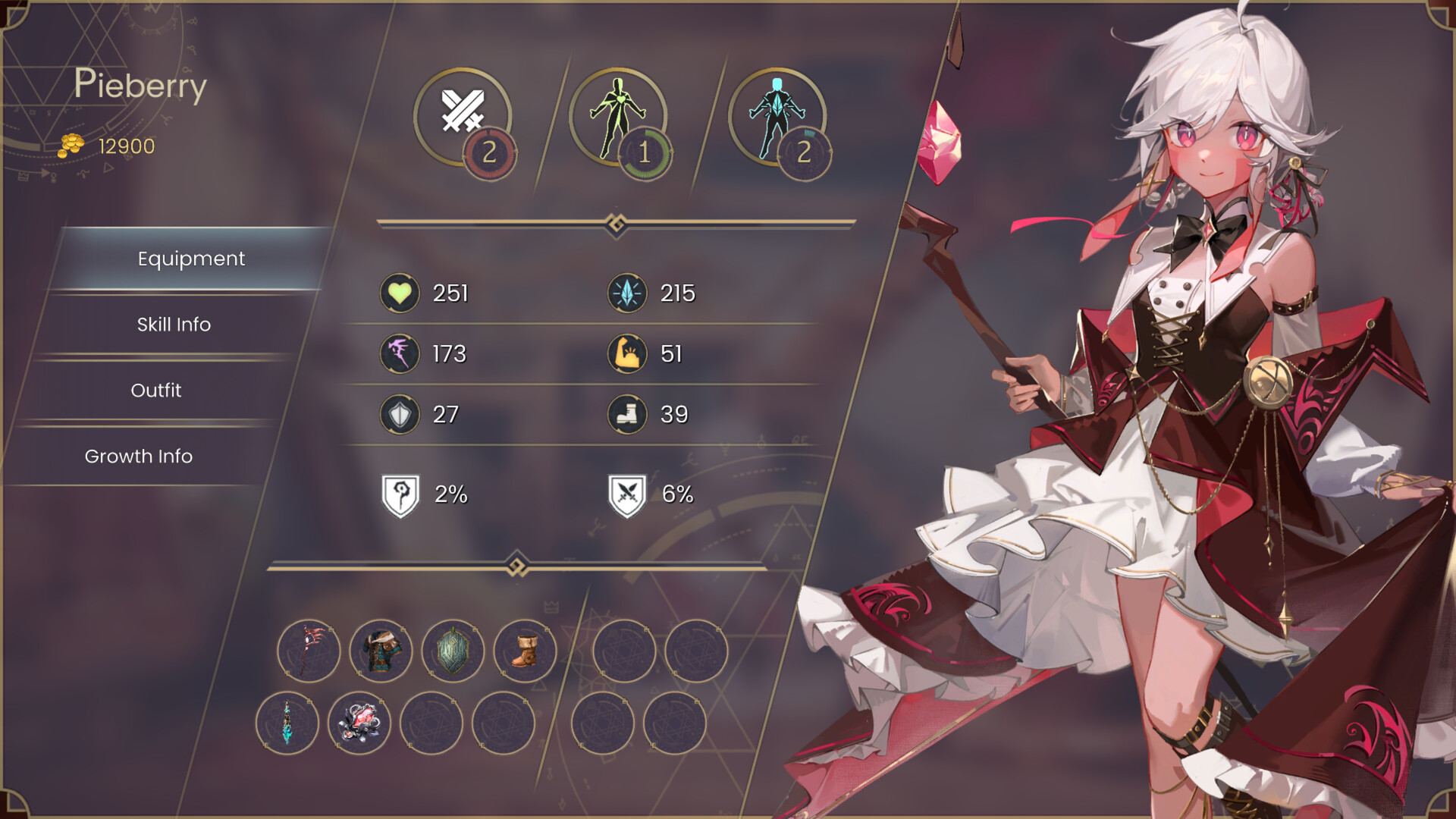Click the 2% rune shield icon
1456x819 pixels.
(x=402, y=494)
